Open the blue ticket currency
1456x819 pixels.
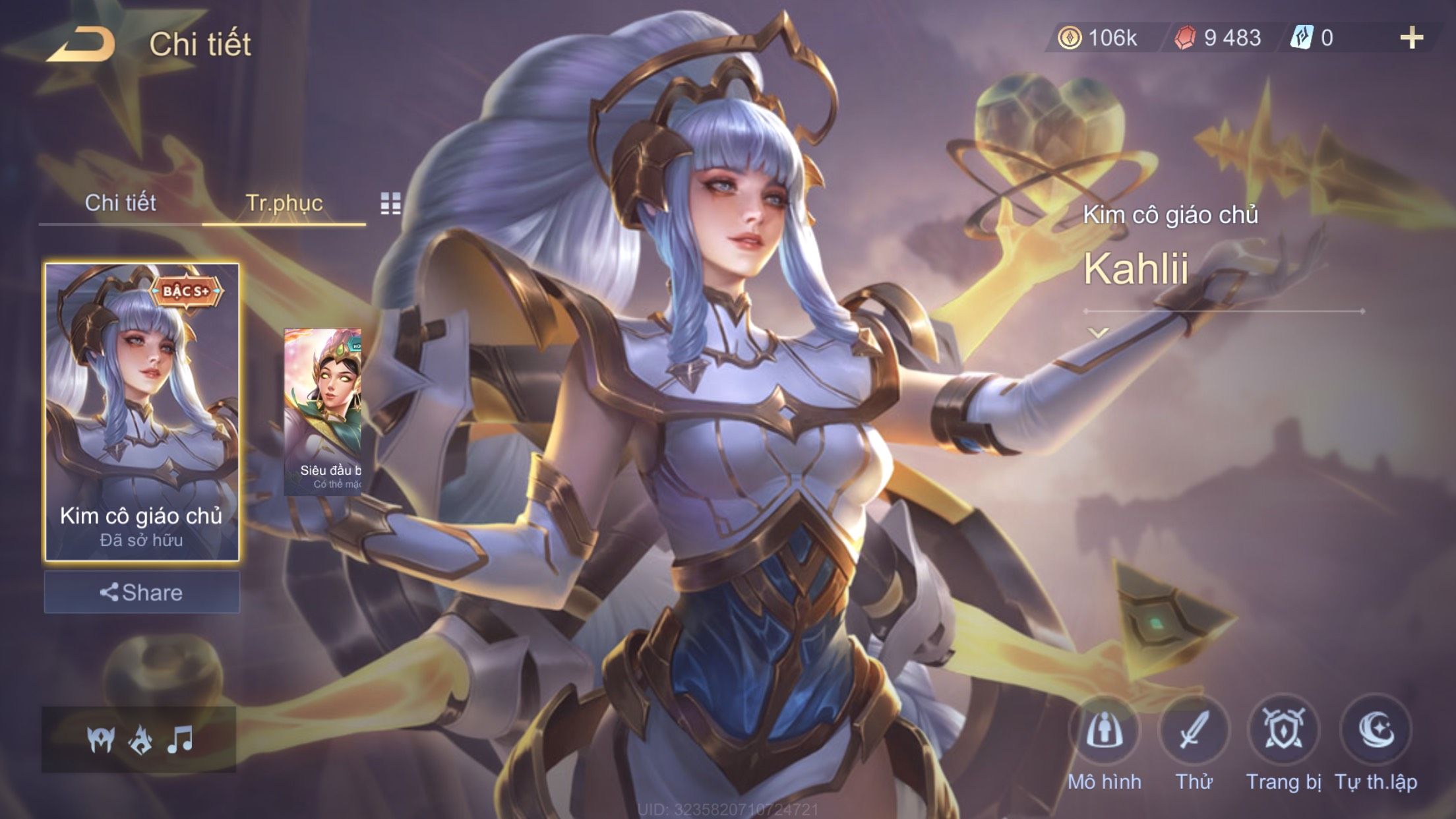coord(1312,38)
